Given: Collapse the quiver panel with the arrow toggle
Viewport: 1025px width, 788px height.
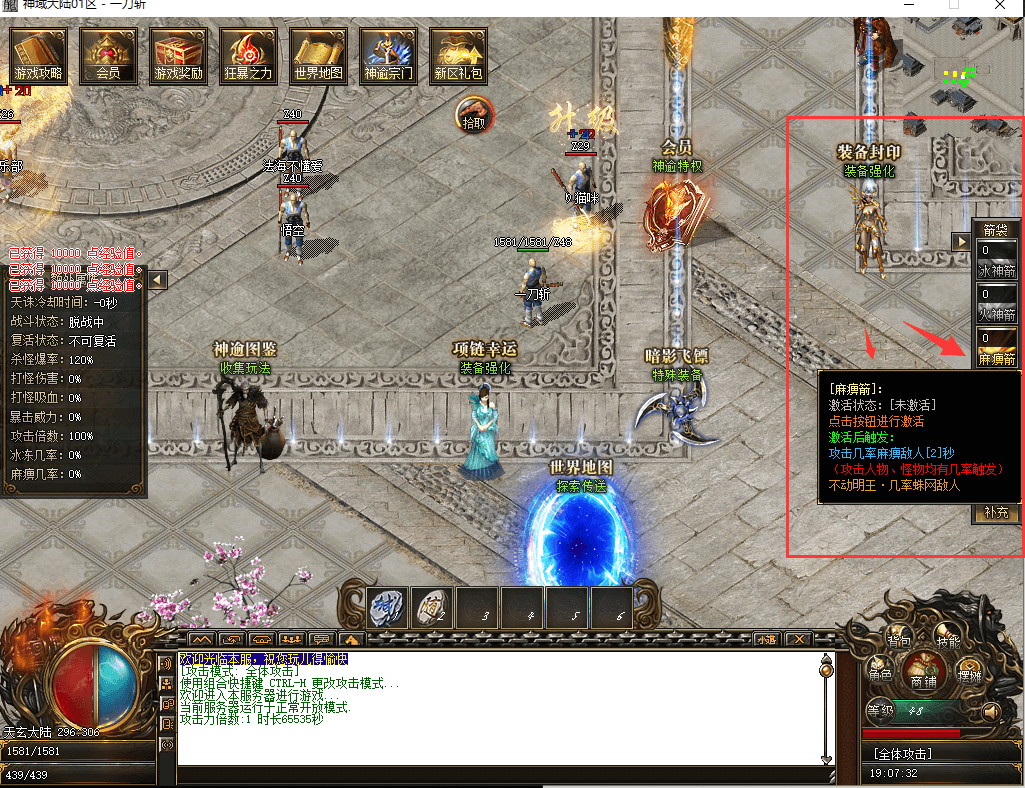Looking at the screenshot, I should [961, 241].
